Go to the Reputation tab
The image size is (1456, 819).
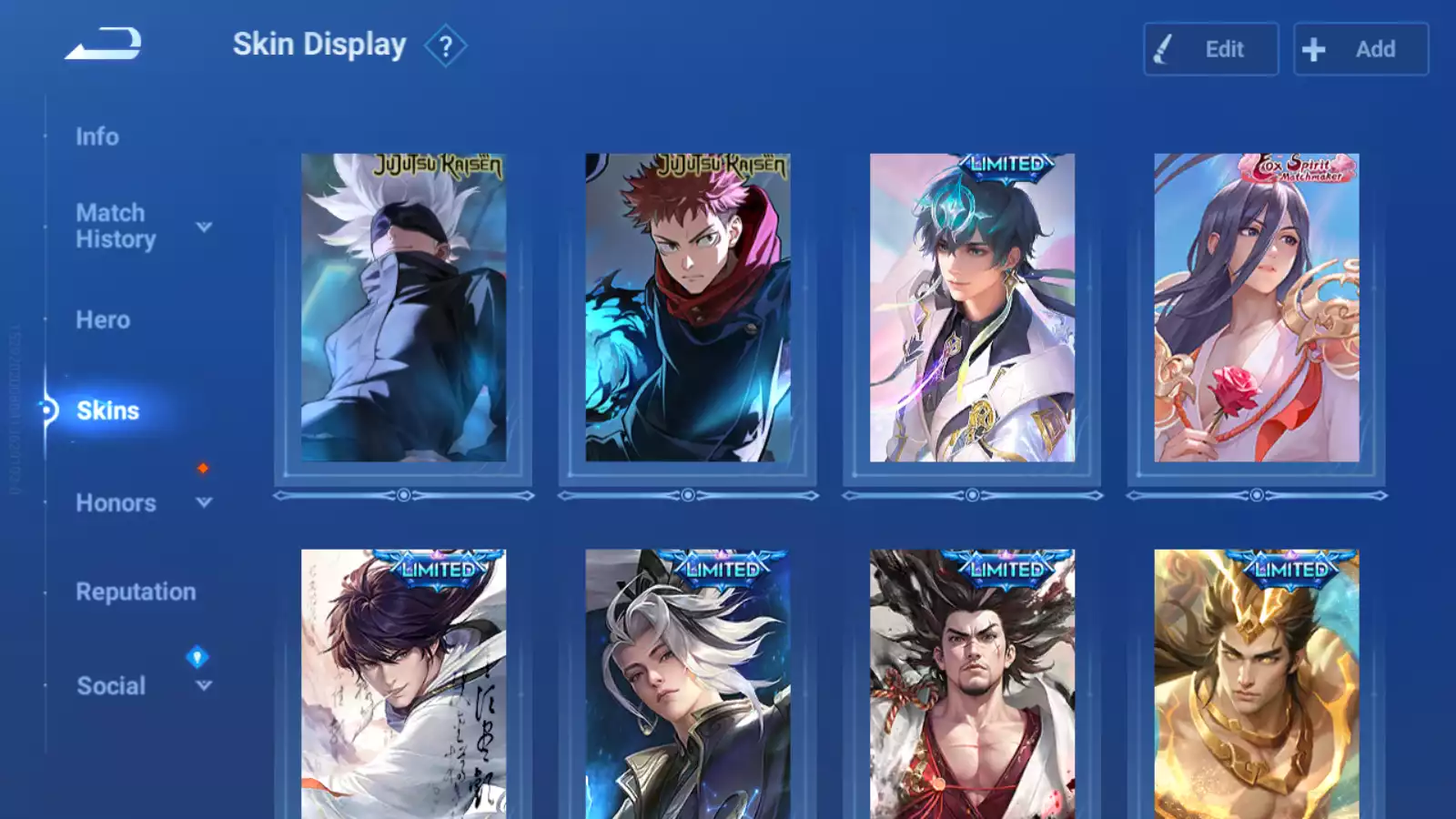click(x=136, y=592)
